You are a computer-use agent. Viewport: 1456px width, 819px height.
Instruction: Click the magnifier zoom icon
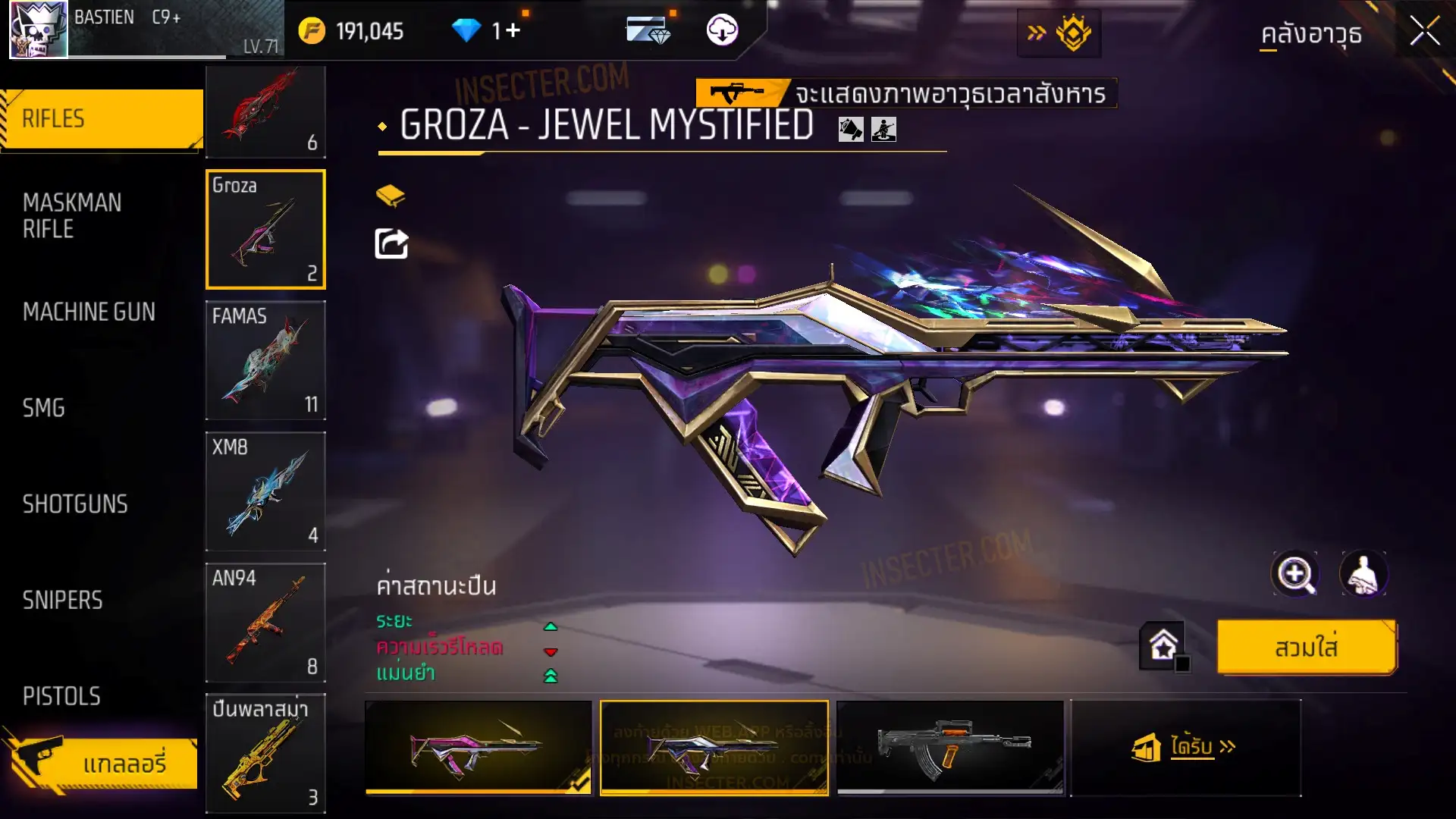point(1295,574)
